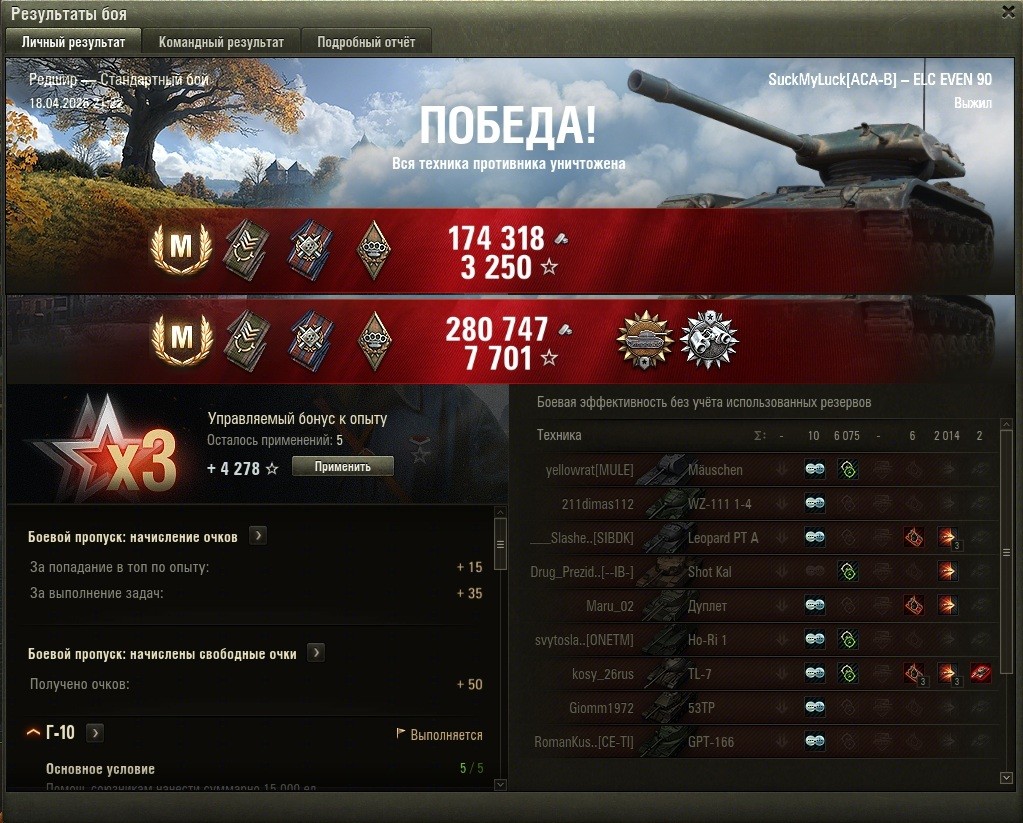Click the scroll-down arrow of the vehicle list

(1006, 777)
